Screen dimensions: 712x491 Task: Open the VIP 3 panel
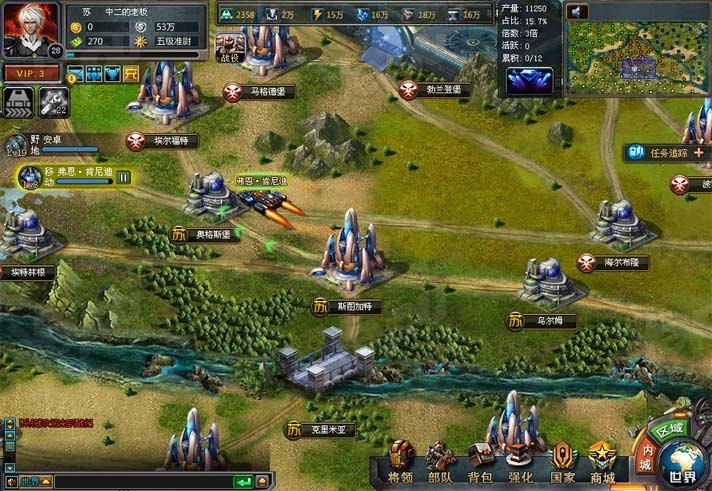[30, 73]
